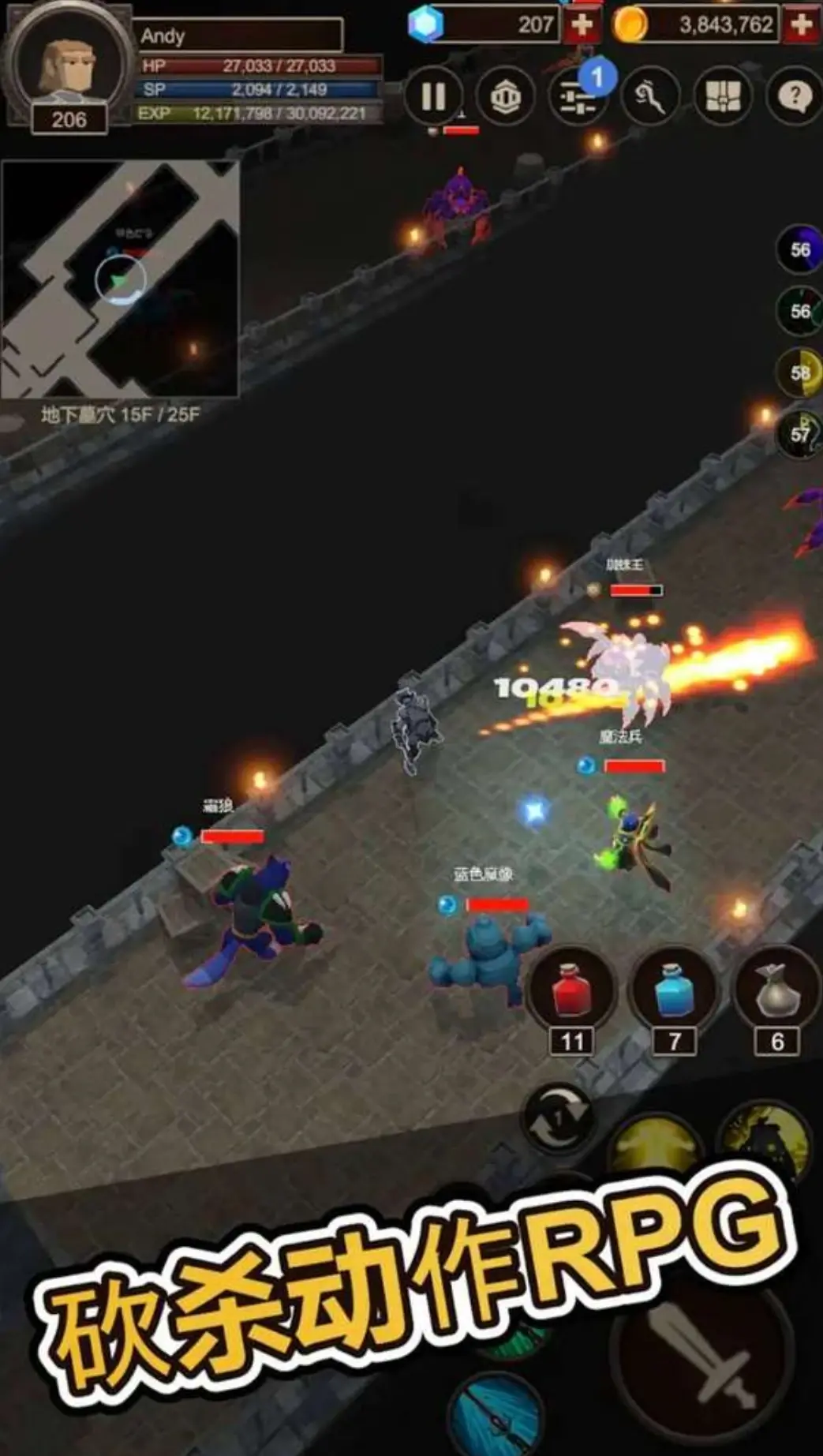Open the question mark help bubble
823x1456 pixels.
[x=793, y=96]
